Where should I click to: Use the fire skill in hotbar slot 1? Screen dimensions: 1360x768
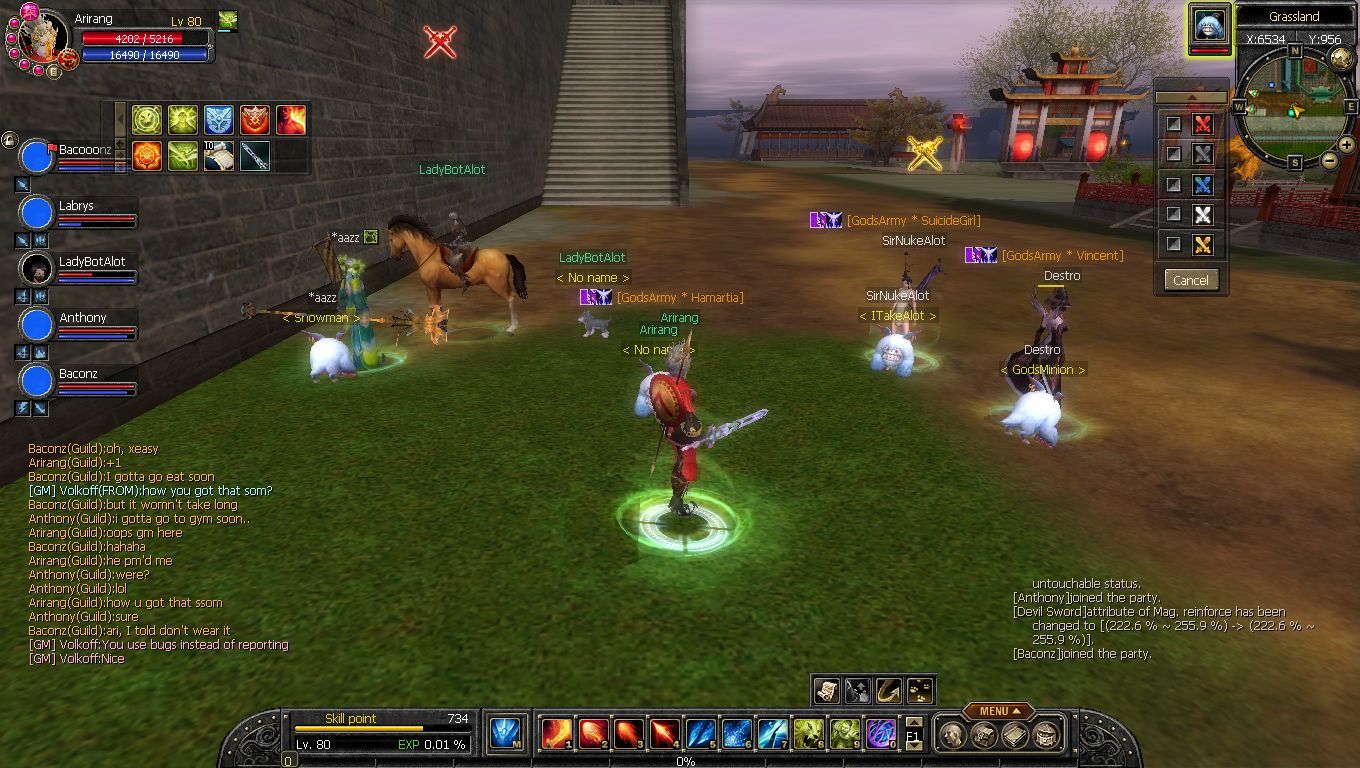tap(556, 734)
